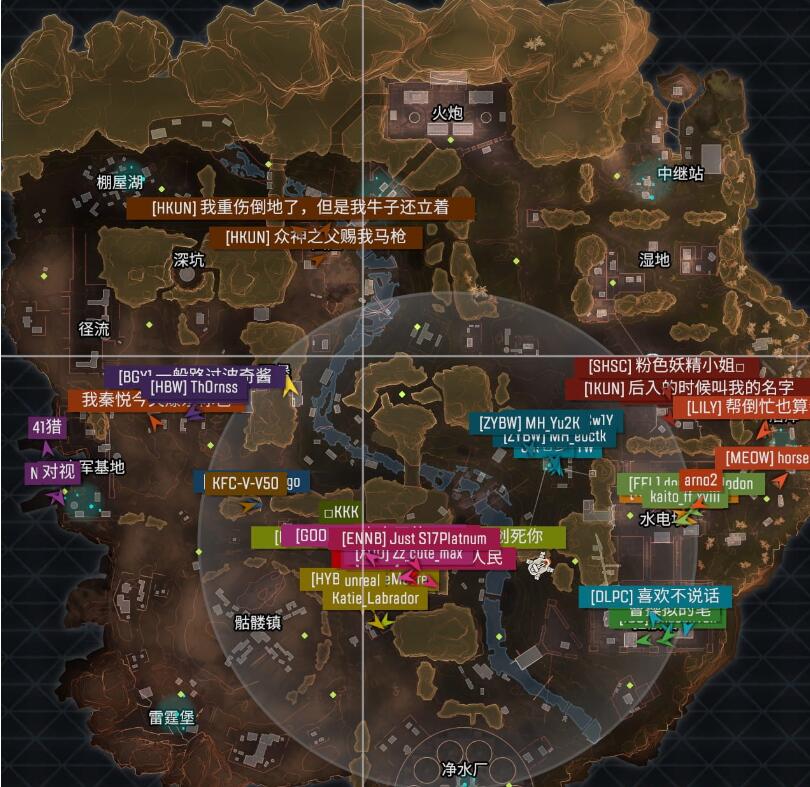
Task: Select the [HBW] Th0rnss player label
Action: [196, 387]
